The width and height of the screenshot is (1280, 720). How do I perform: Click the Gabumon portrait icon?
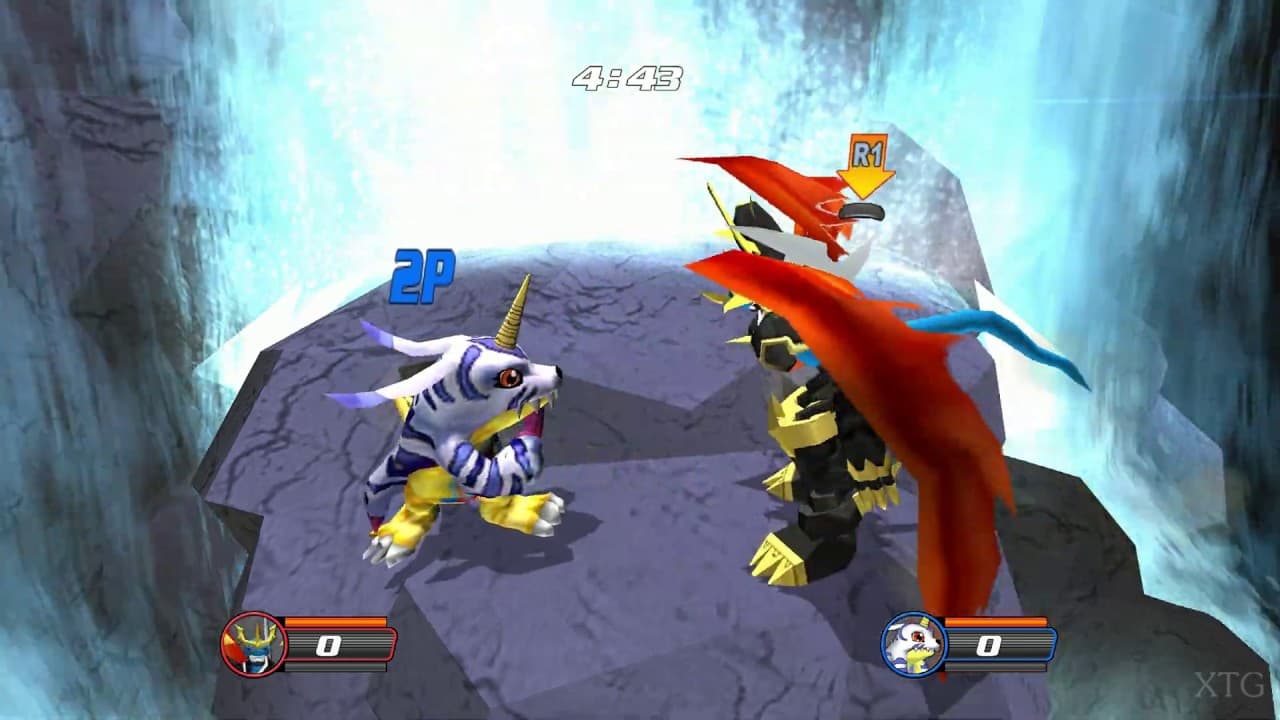pos(915,644)
